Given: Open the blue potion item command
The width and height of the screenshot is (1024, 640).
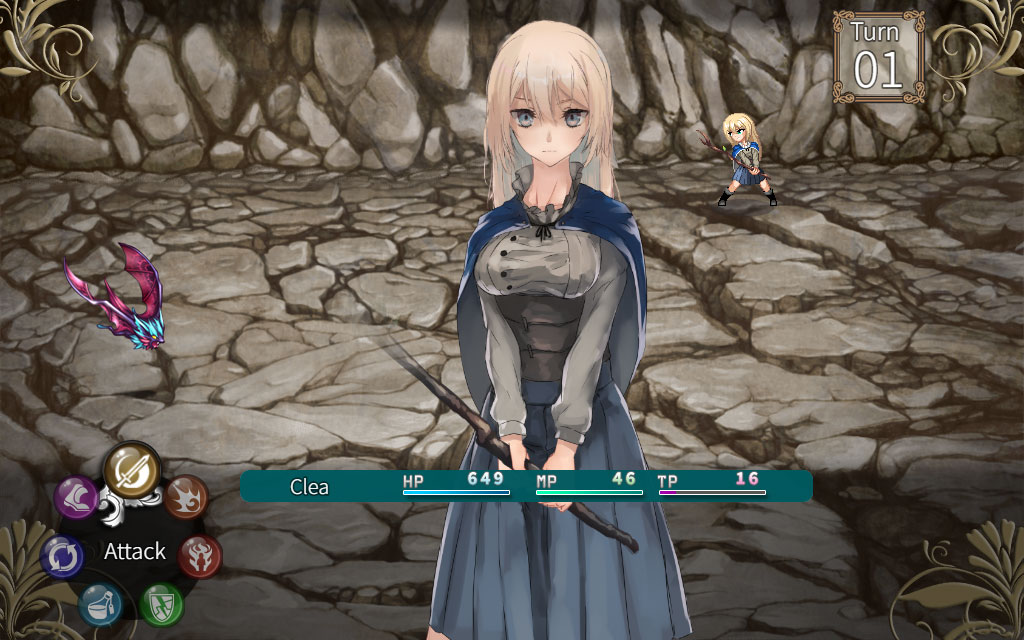Looking at the screenshot, I should [101, 604].
